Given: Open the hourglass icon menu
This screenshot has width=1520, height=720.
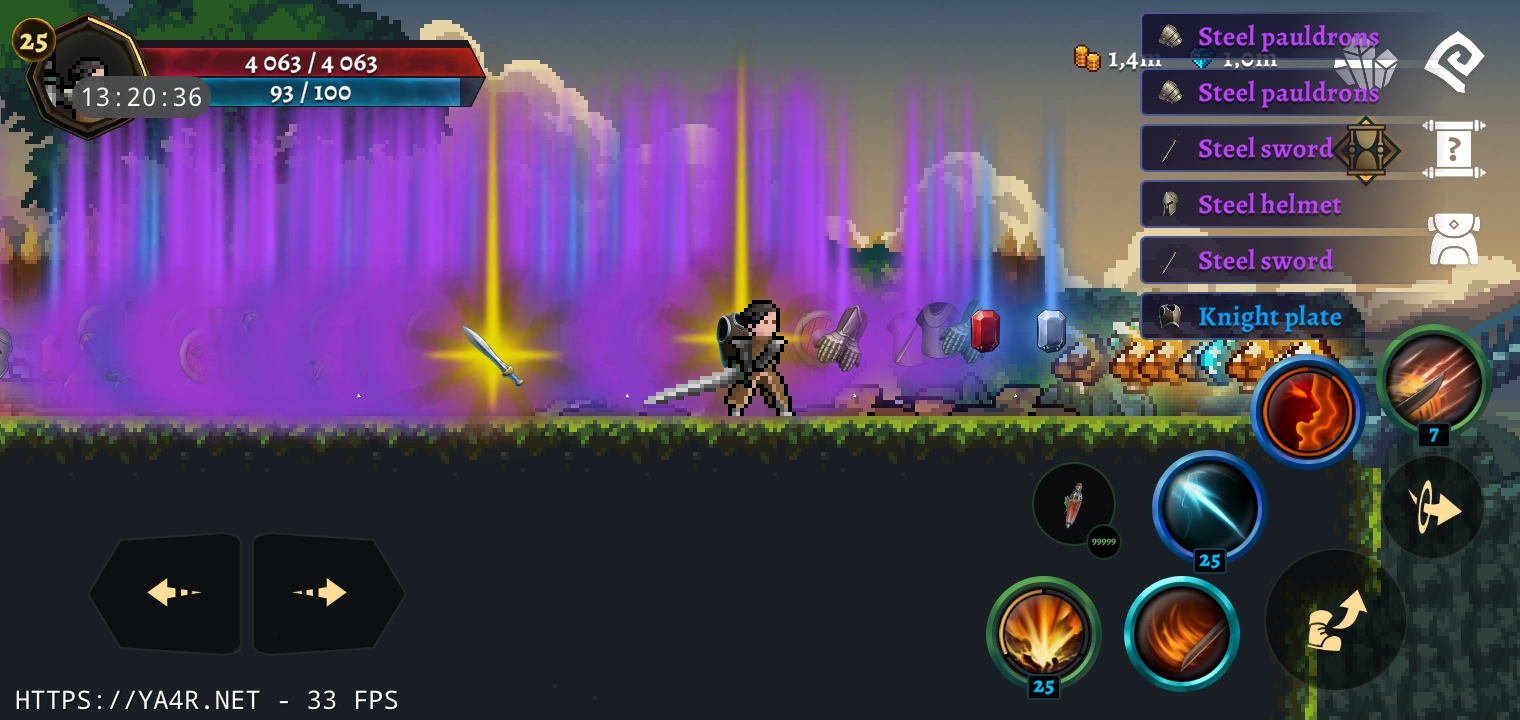Looking at the screenshot, I should [1366, 150].
